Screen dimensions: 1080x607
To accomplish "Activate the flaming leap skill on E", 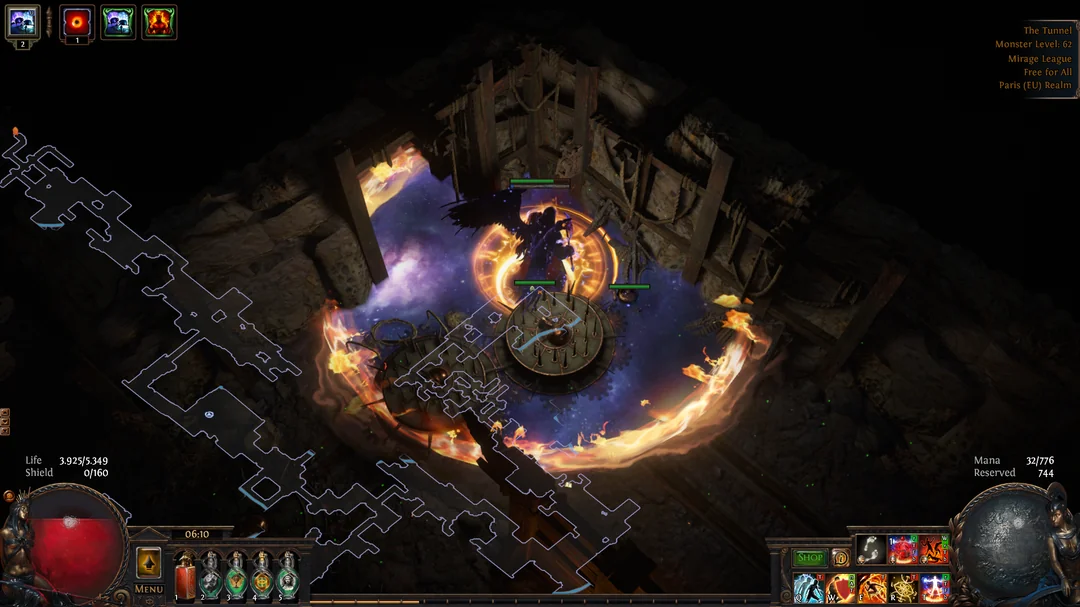I will click(871, 587).
